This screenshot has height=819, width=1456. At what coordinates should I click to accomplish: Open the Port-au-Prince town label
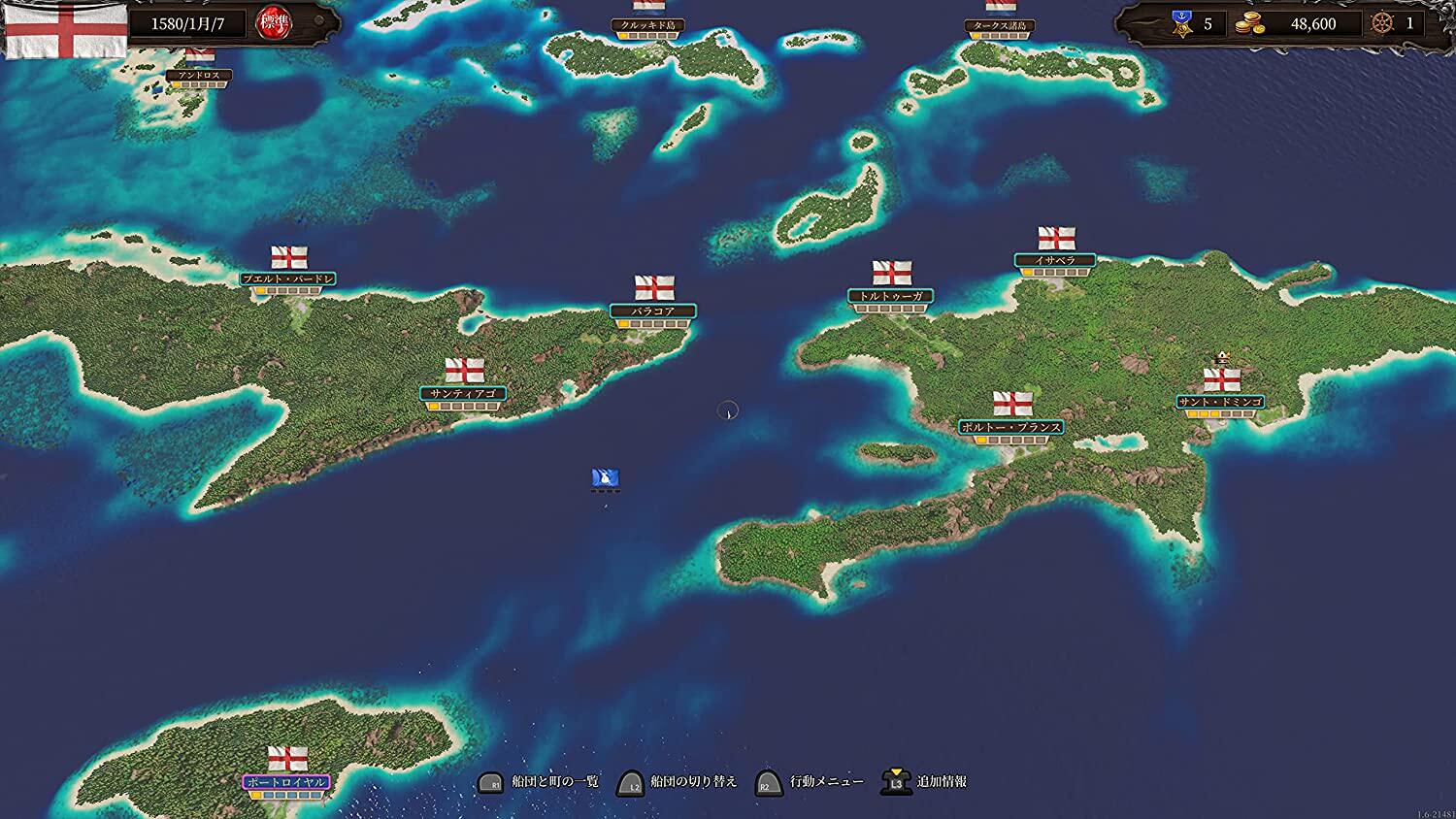(1010, 427)
